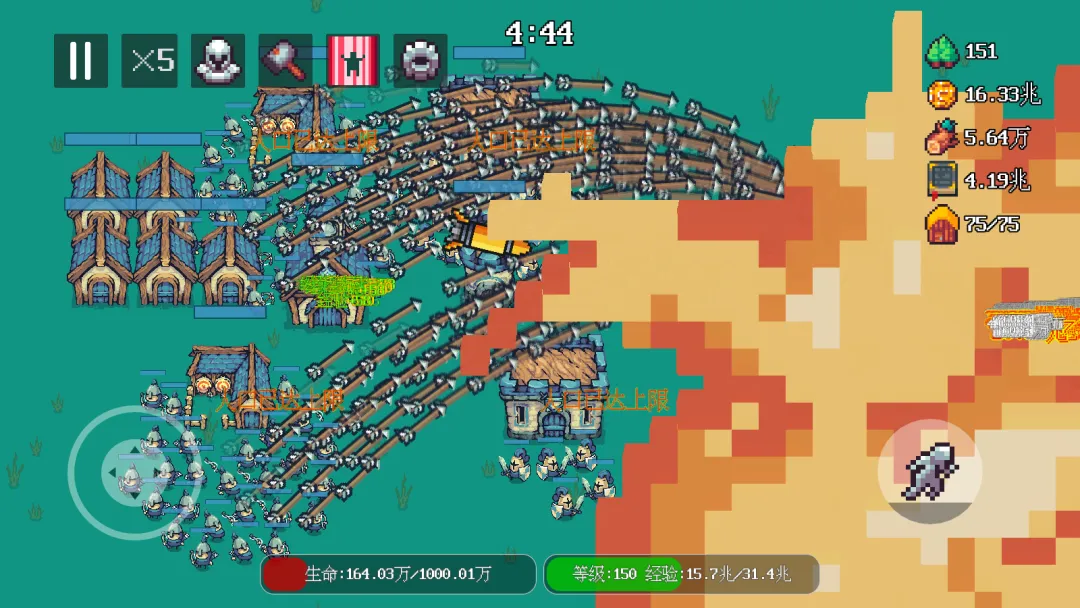Select the red striped banner icon

pos(353,61)
